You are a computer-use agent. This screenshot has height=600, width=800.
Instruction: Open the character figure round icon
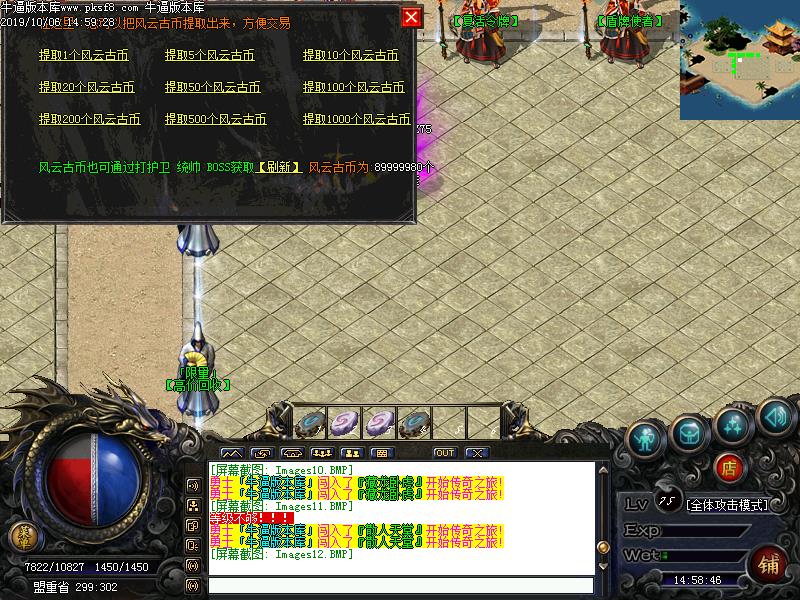coord(648,437)
